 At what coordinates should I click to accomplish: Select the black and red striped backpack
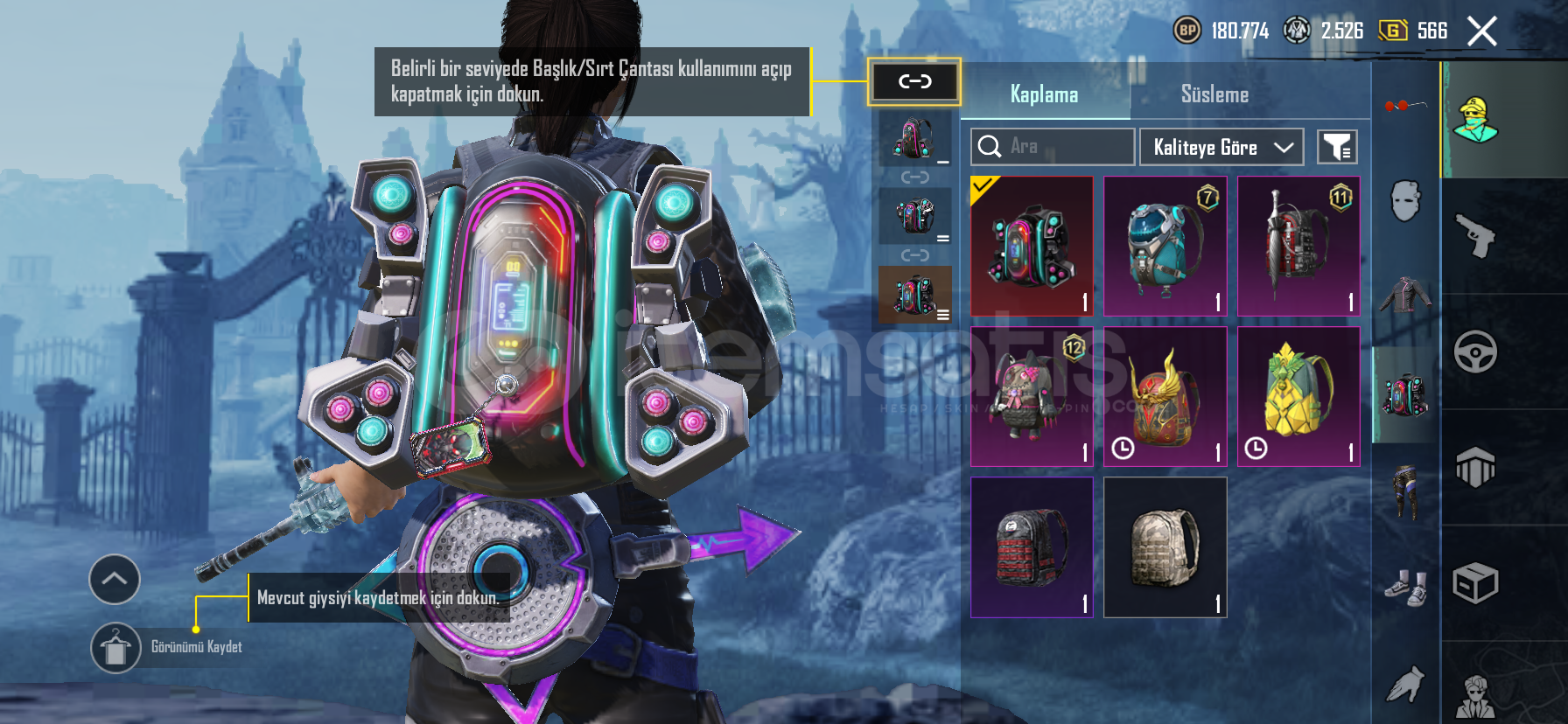(1032, 547)
